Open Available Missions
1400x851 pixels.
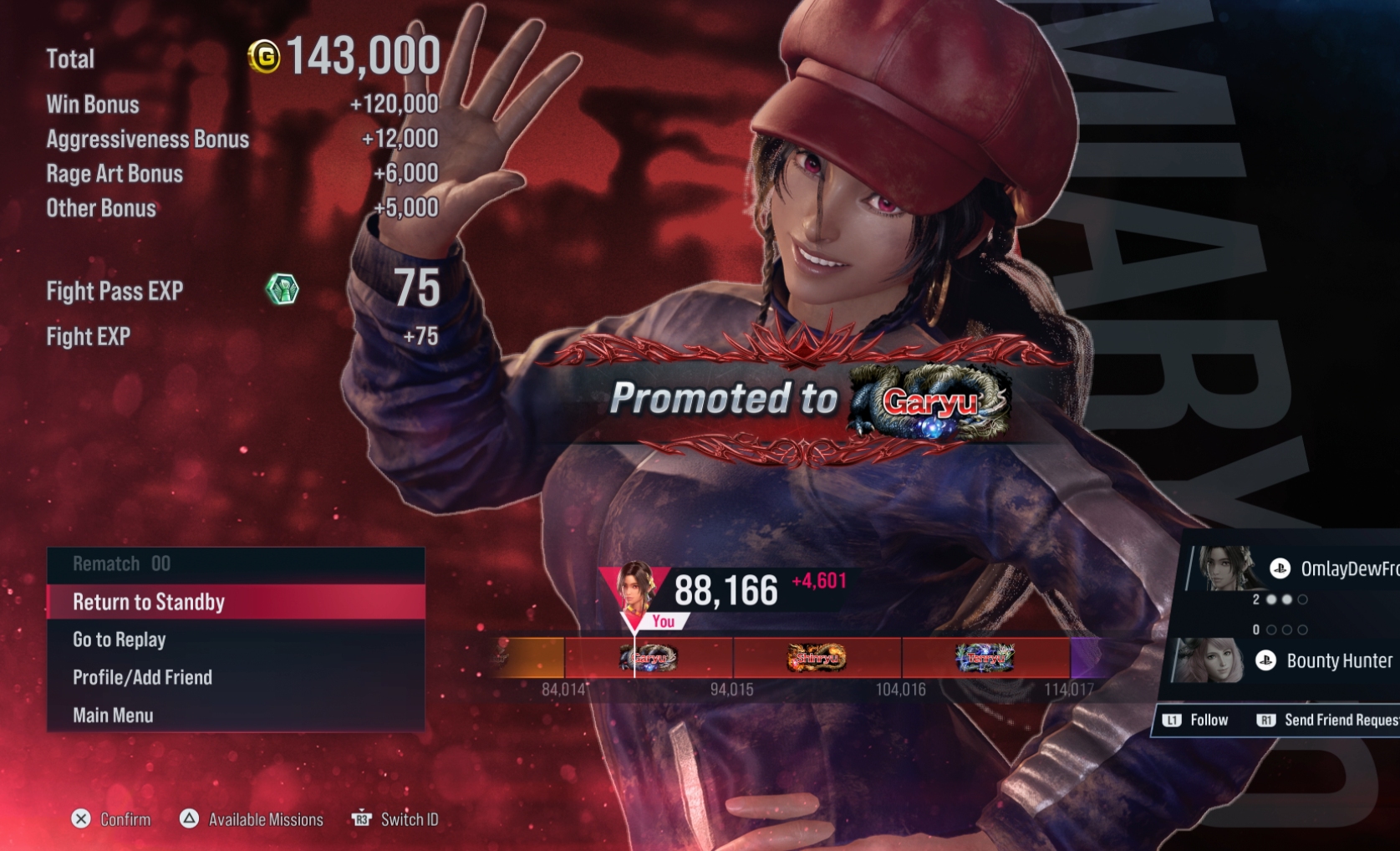click(x=252, y=819)
